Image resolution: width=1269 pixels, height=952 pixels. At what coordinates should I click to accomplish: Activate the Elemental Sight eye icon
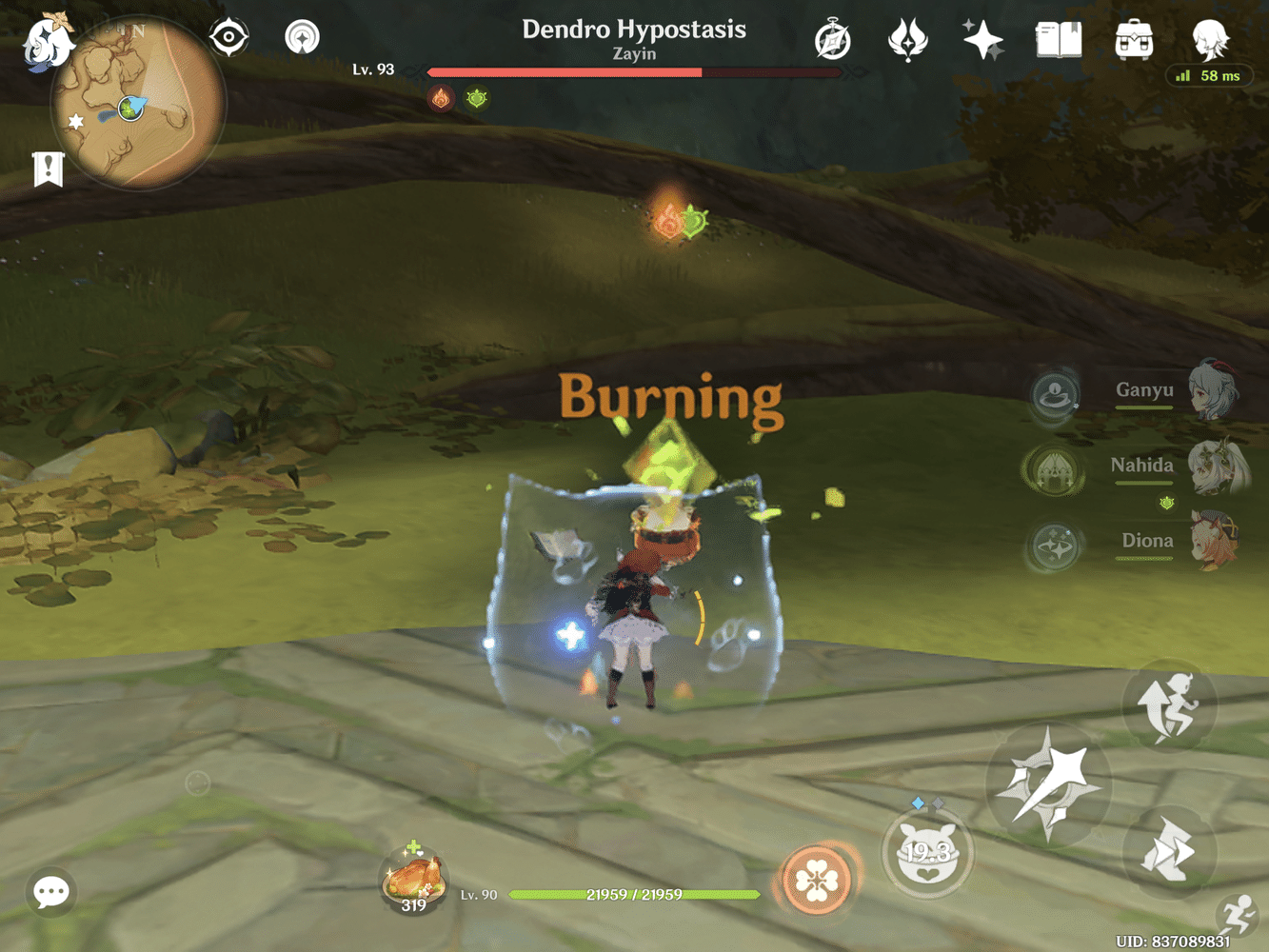pos(228,38)
